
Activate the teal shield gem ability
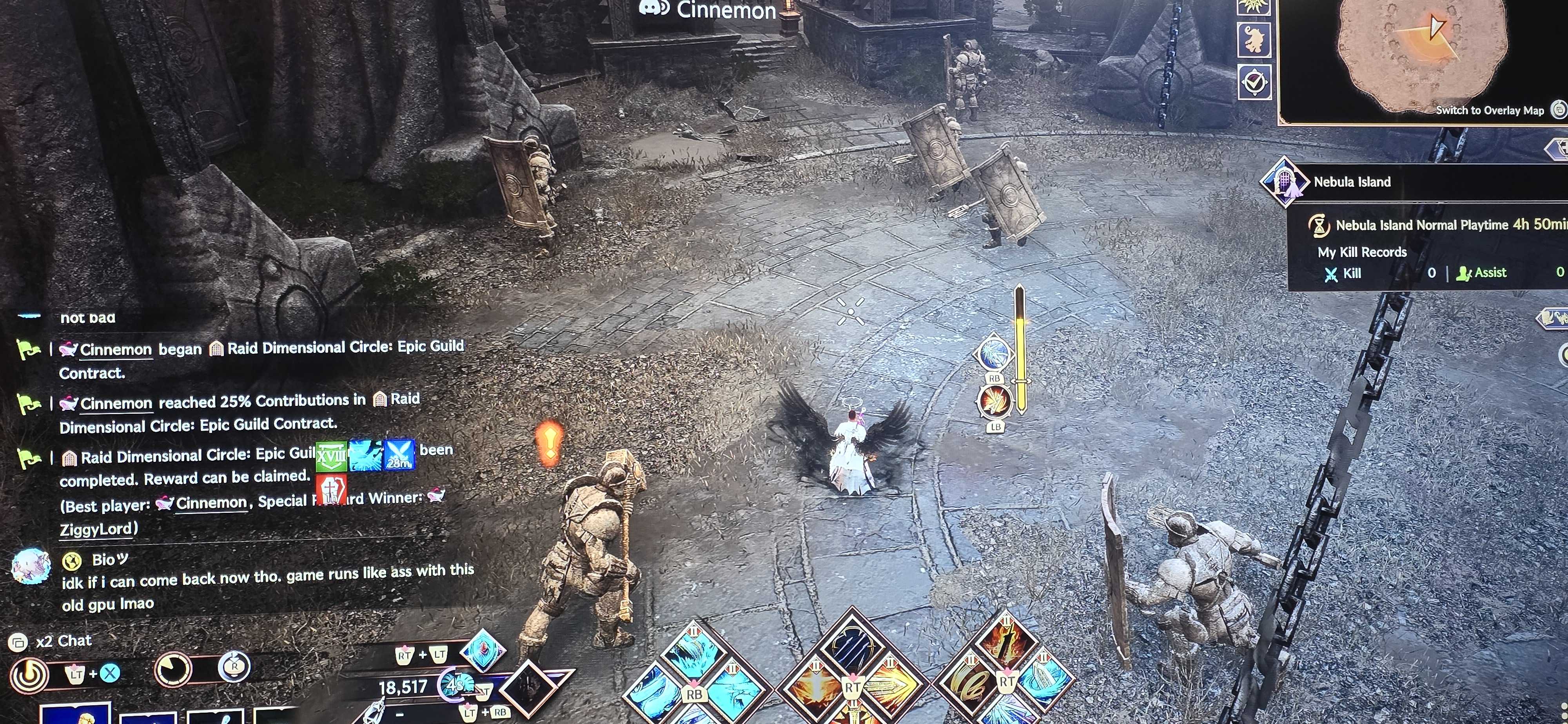(483, 650)
